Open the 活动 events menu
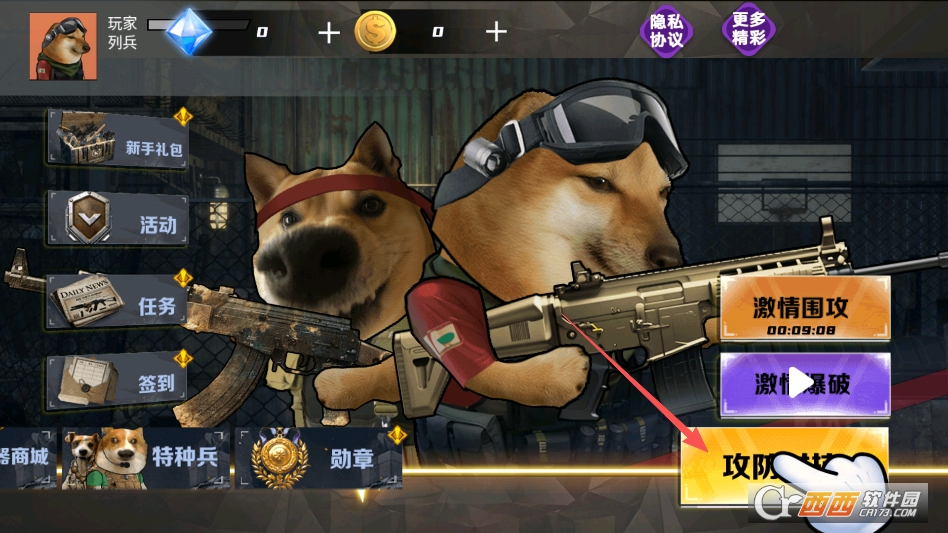Viewport: 948px width, 533px height. click(118, 219)
